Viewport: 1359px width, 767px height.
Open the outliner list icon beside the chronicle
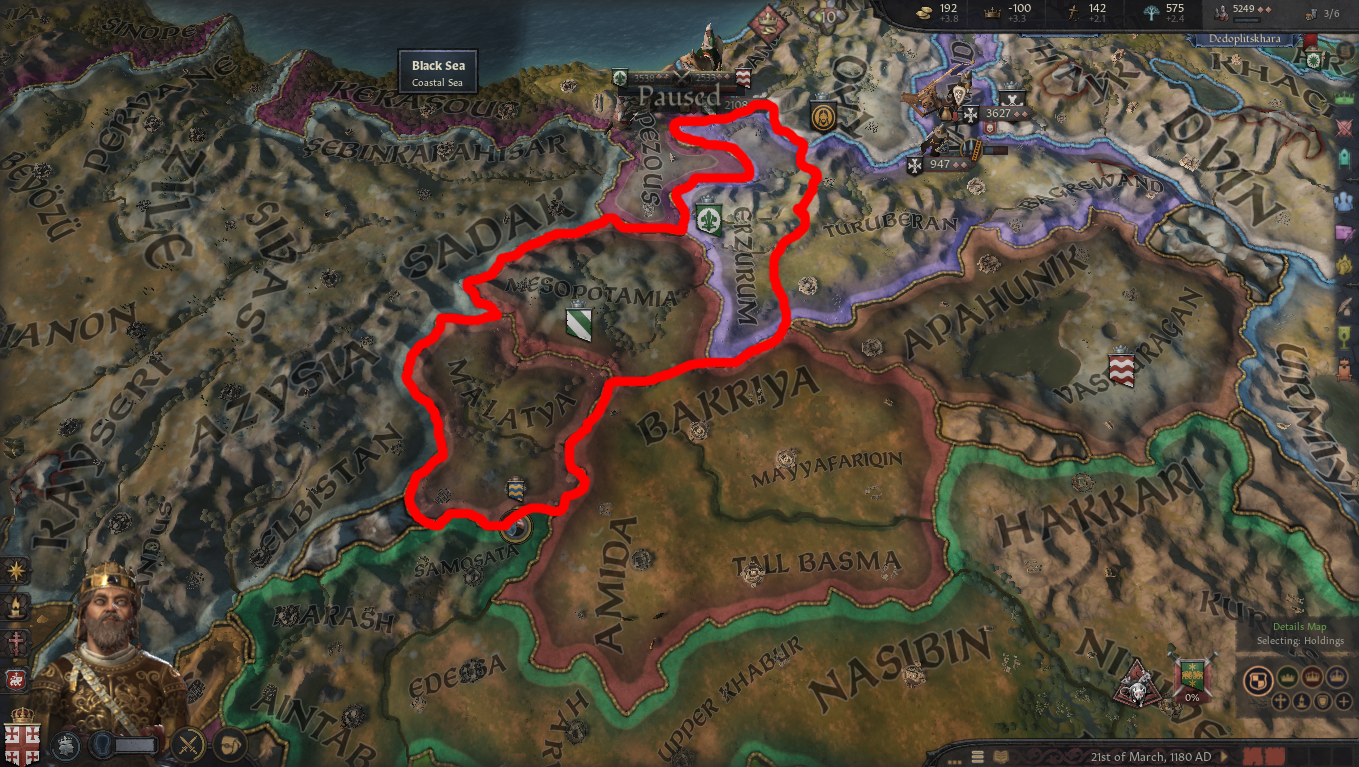pyautogui.click(x=978, y=755)
